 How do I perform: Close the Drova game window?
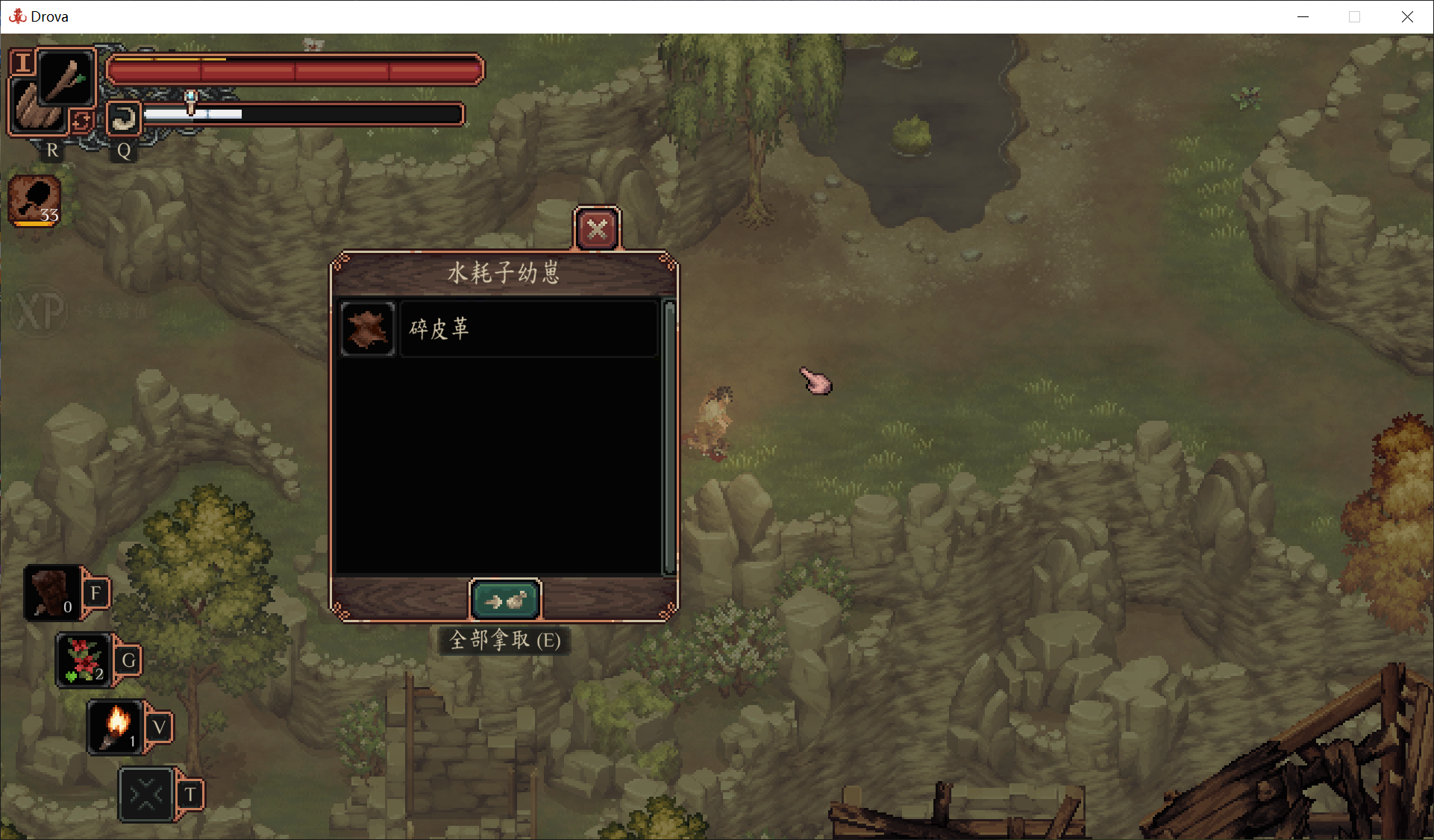tap(1407, 16)
